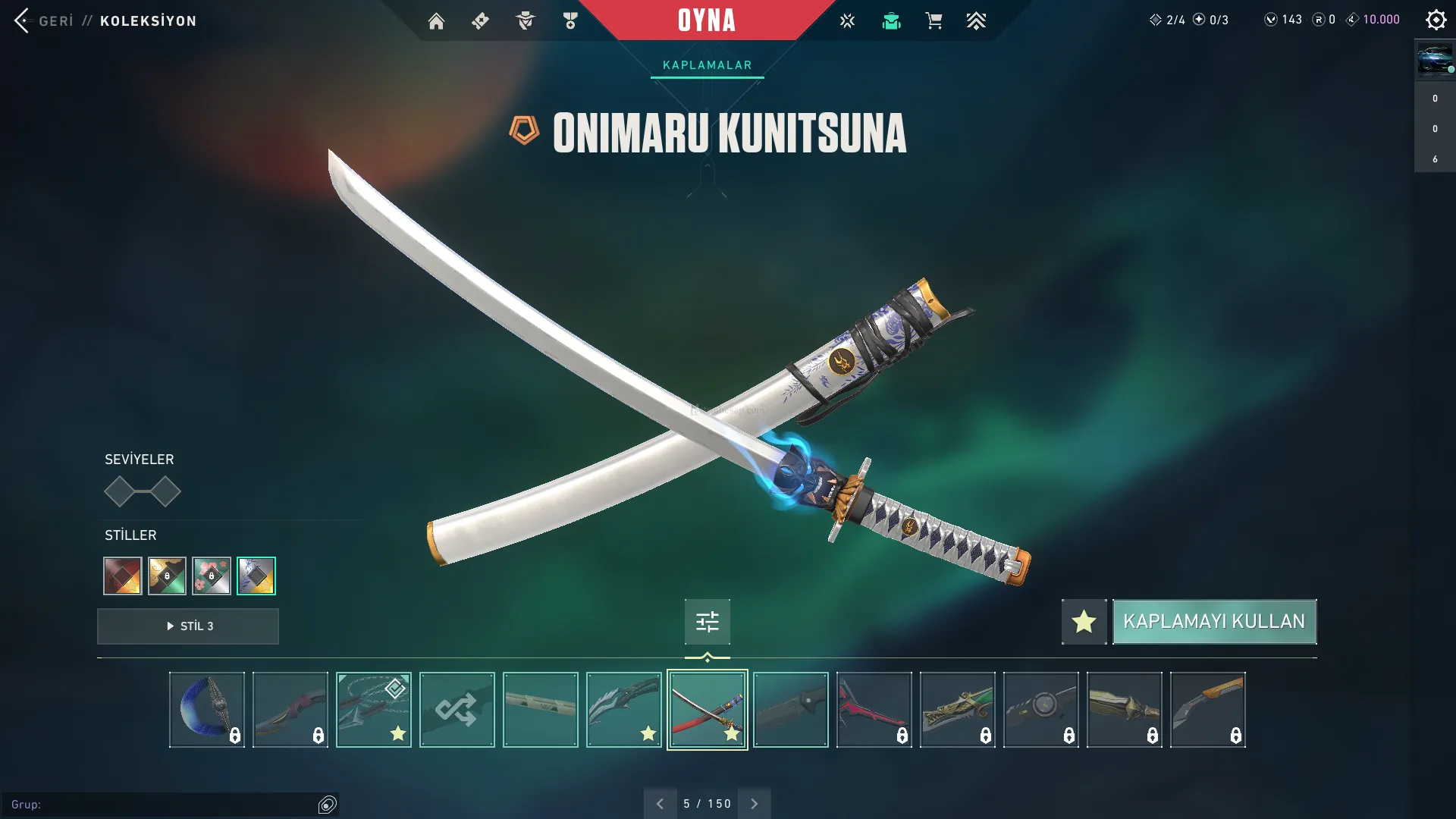Go to the next skin page

coord(754,804)
